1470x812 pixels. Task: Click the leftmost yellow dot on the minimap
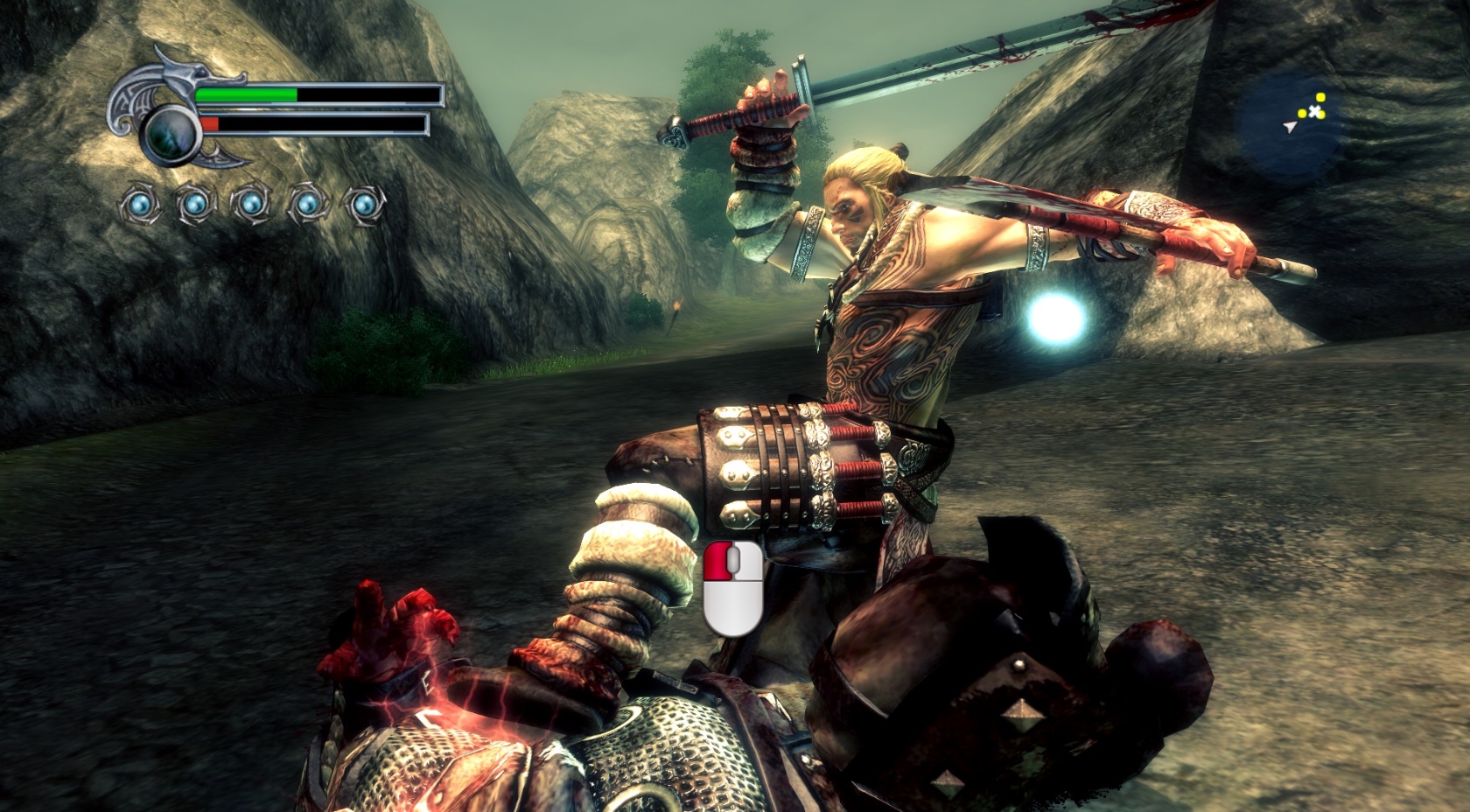(x=1302, y=114)
